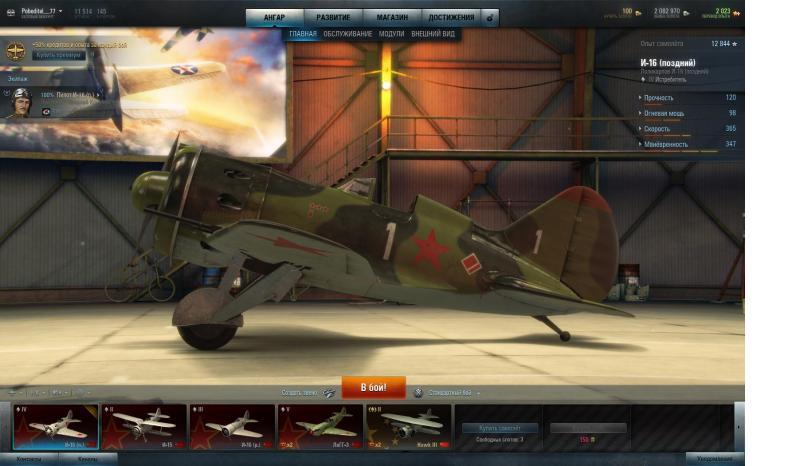The height and width of the screenshot is (466, 800).
Task: Start a battle with the В бой! button
Action: point(373,387)
